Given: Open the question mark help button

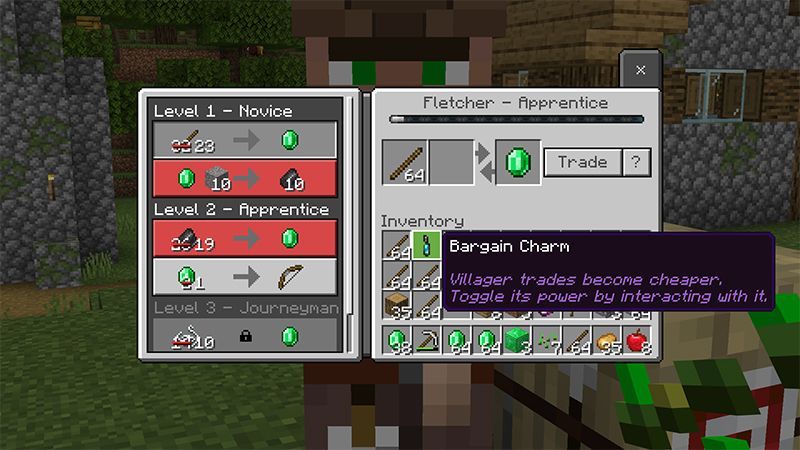Looking at the screenshot, I should click(x=636, y=163).
